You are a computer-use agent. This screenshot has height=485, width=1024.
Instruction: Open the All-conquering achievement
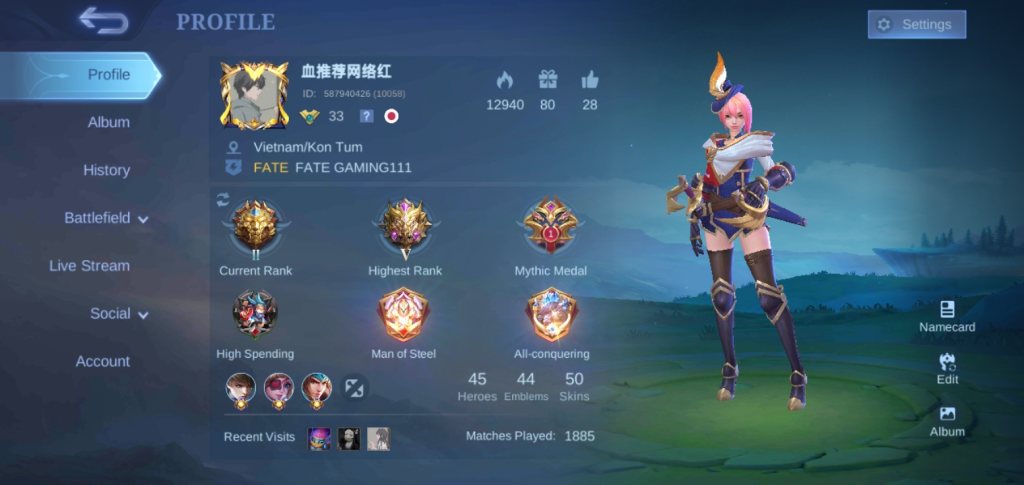coord(551,314)
